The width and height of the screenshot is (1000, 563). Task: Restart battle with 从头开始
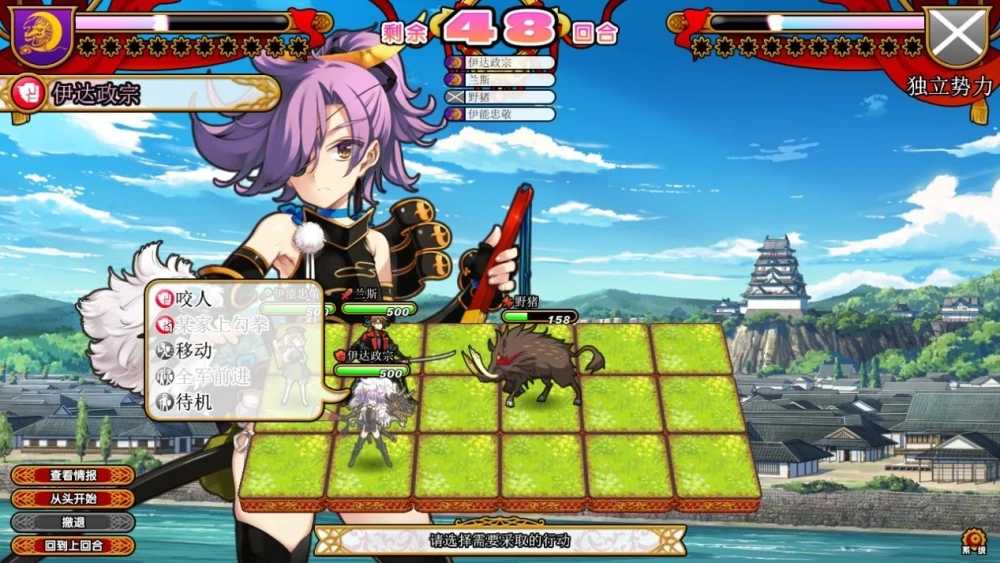73,498
